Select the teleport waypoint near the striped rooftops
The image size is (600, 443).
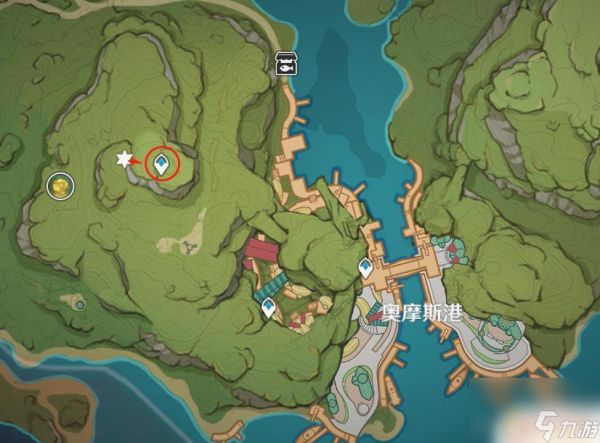tap(269, 311)
